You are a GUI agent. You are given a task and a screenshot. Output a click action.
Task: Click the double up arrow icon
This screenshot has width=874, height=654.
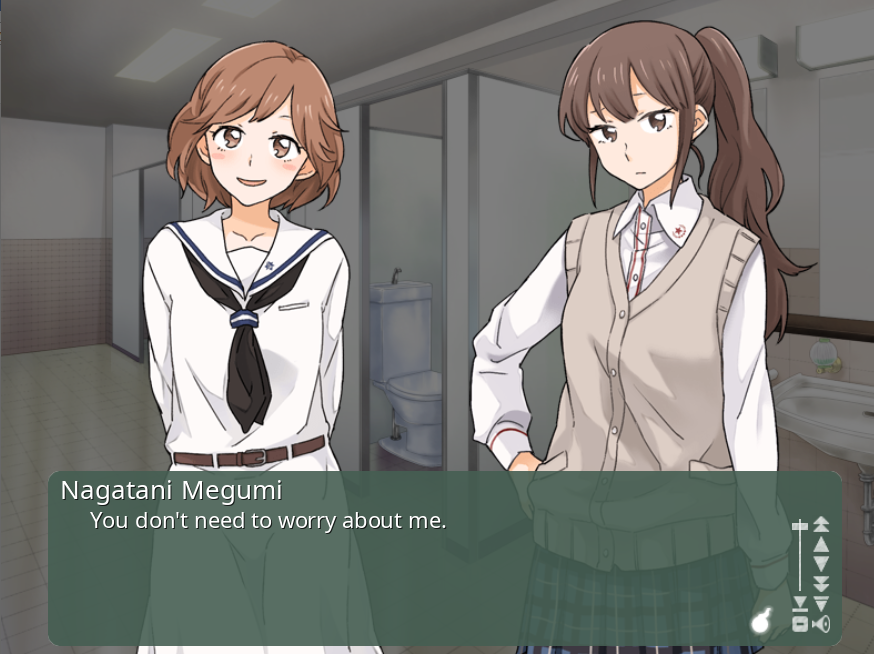(x=821, y=523)
